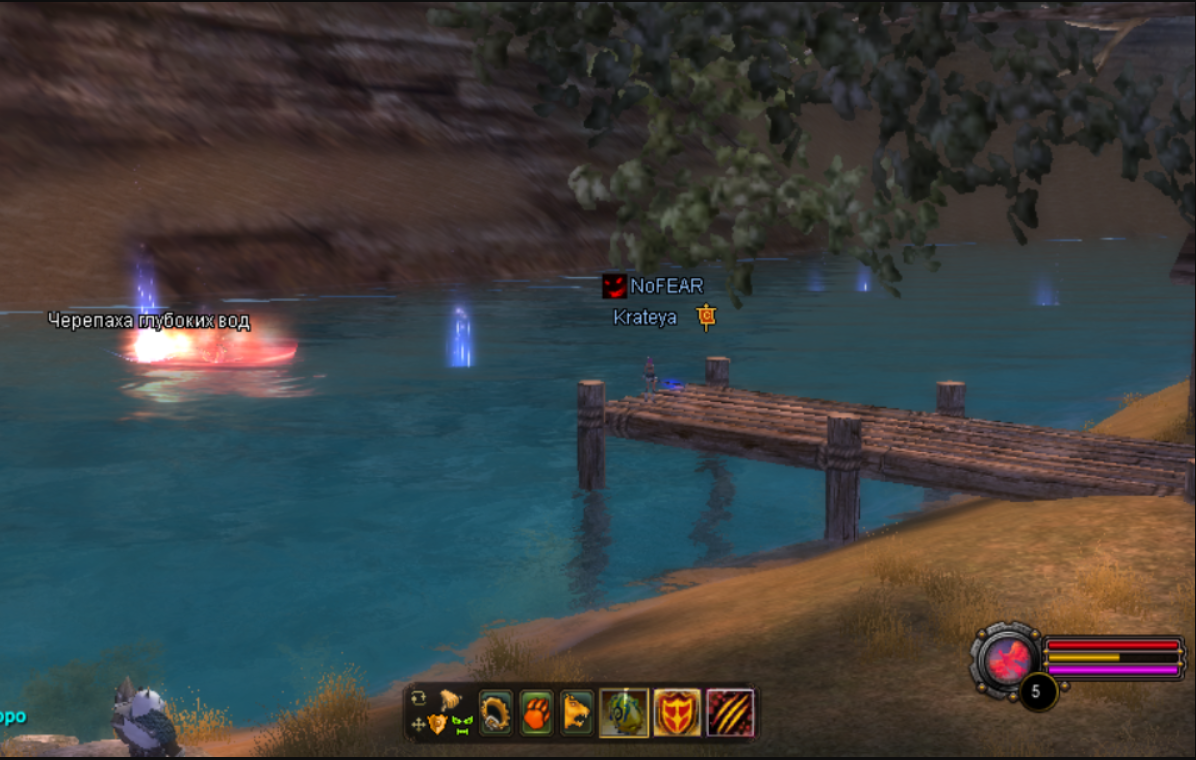The height and width of the screenshot is (760, 1196).
Task: Trigger the roaring beast head ability
Action: pyautogui.click(x=577, y=713)
